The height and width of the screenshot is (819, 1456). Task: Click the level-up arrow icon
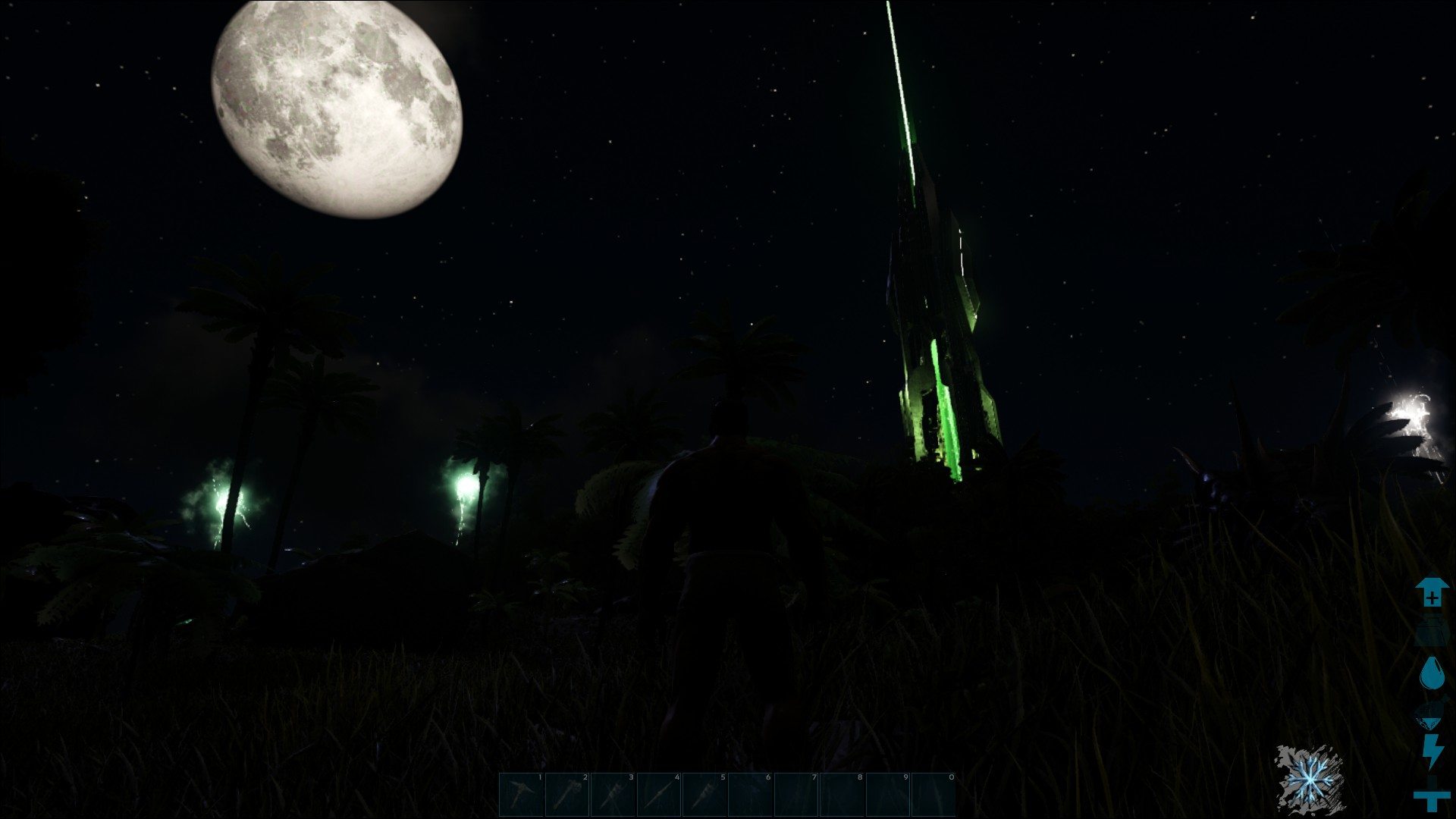pyautogui.click(x=1432, y=593)
